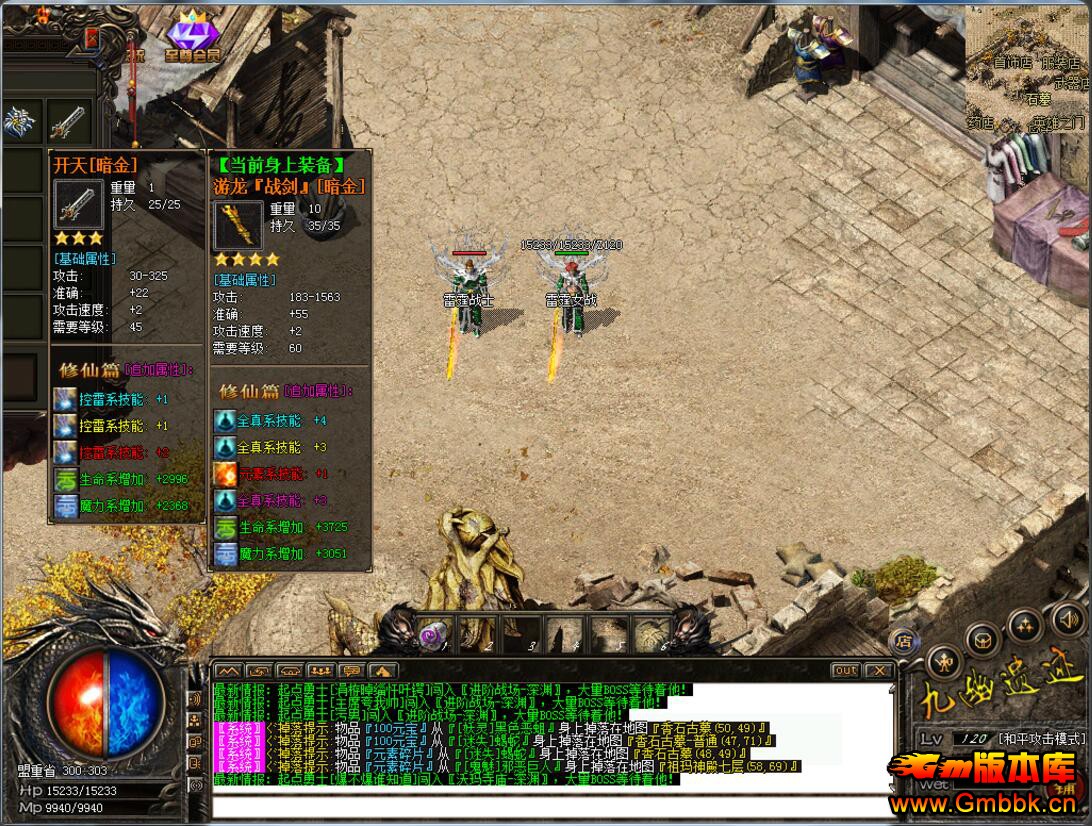Select the silver winged item in the bag

[x=19, y=122]
